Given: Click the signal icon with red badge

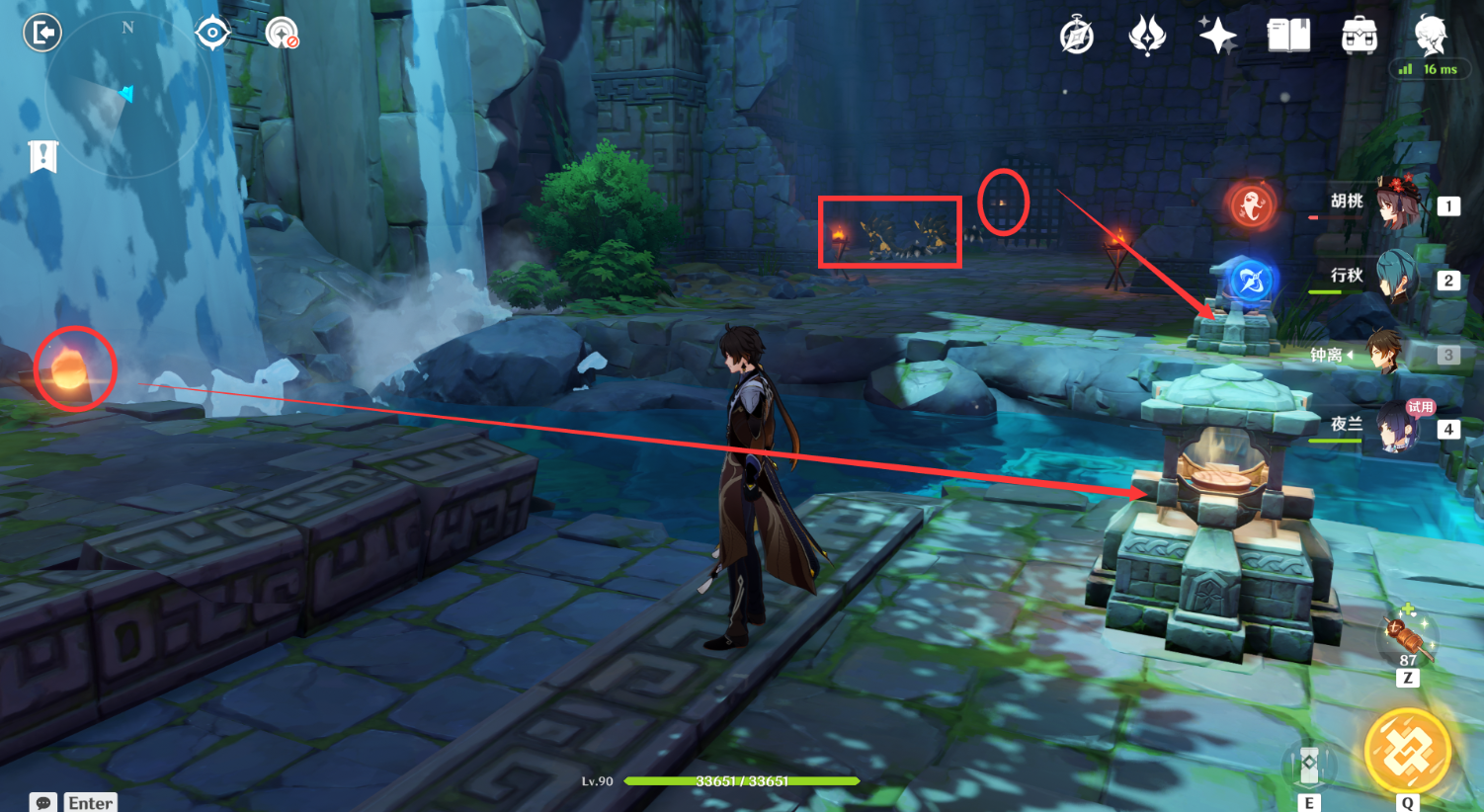Looking at the screenshot, I should 282,33.
